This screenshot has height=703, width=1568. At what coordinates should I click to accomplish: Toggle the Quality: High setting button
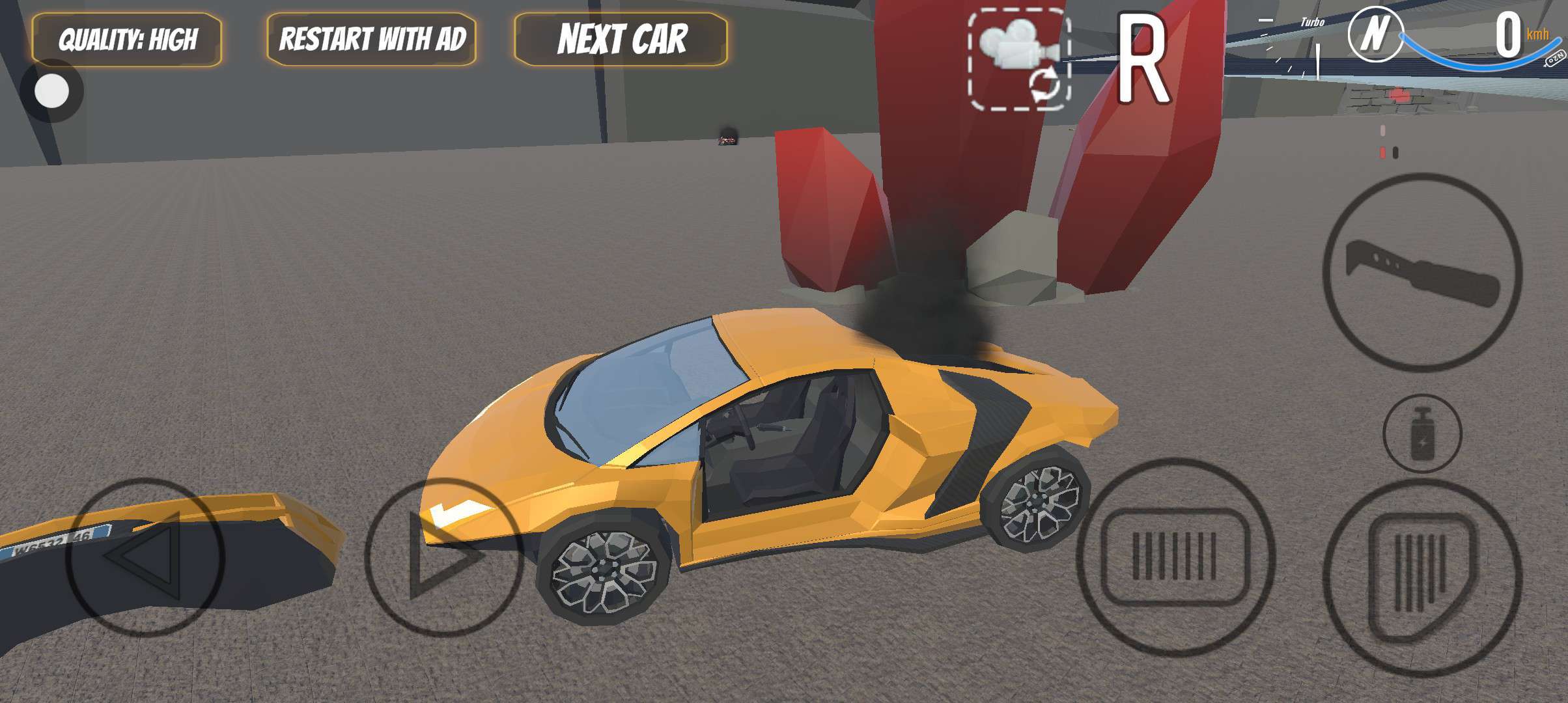[x=127, y=40]
